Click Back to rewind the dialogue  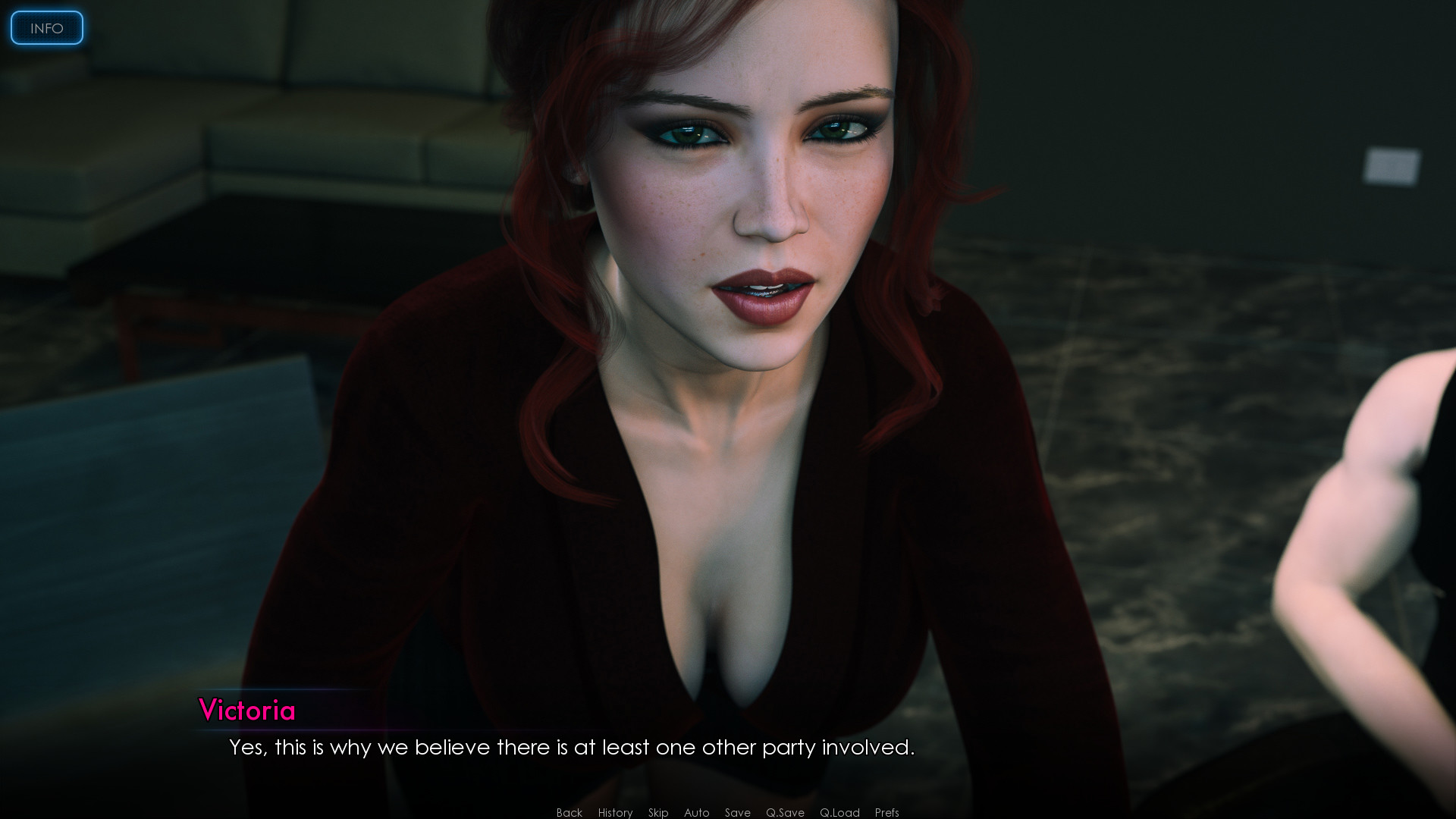point(569,812)
